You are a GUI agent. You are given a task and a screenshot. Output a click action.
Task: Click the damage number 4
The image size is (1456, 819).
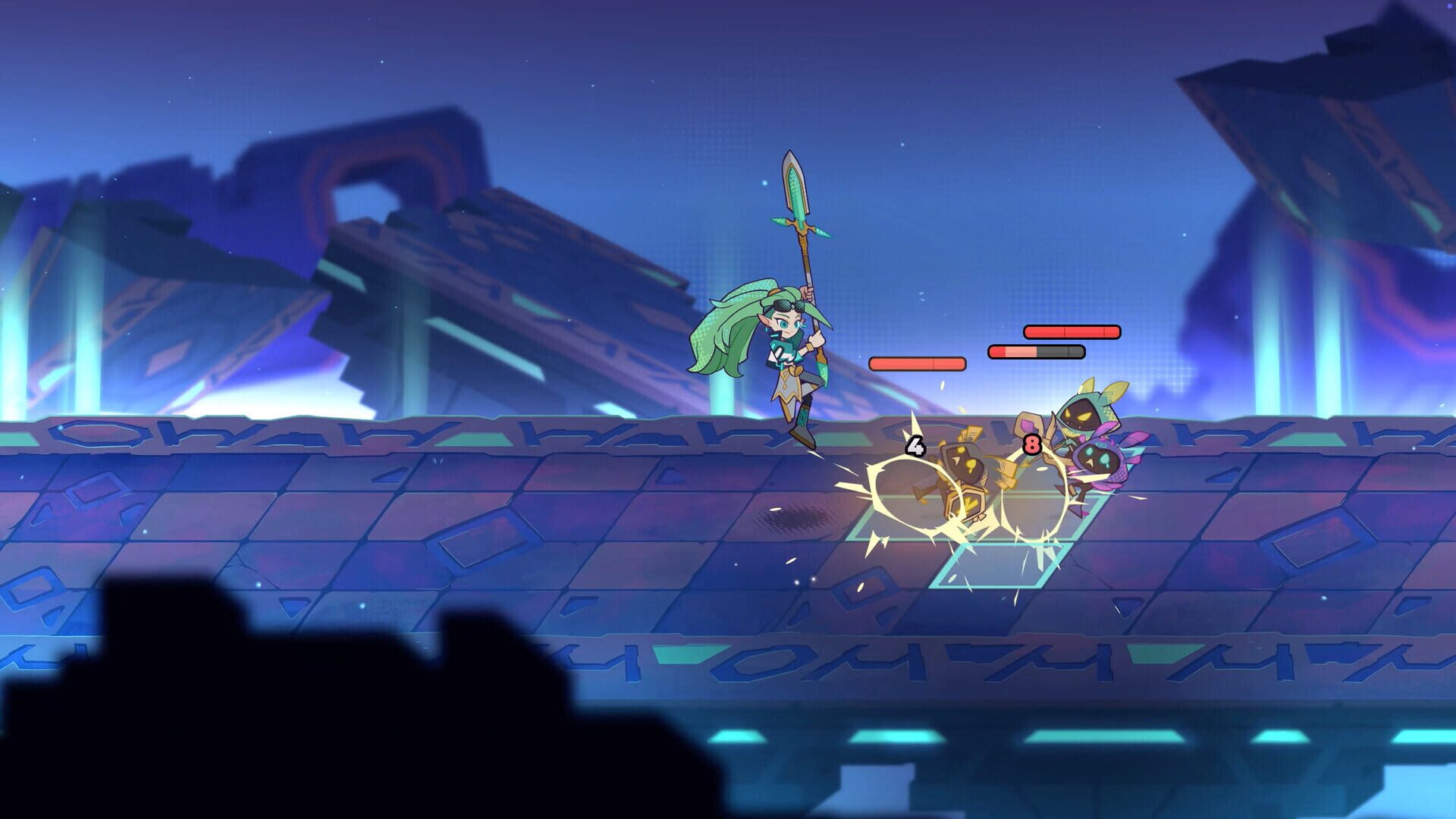coord(915,447)
